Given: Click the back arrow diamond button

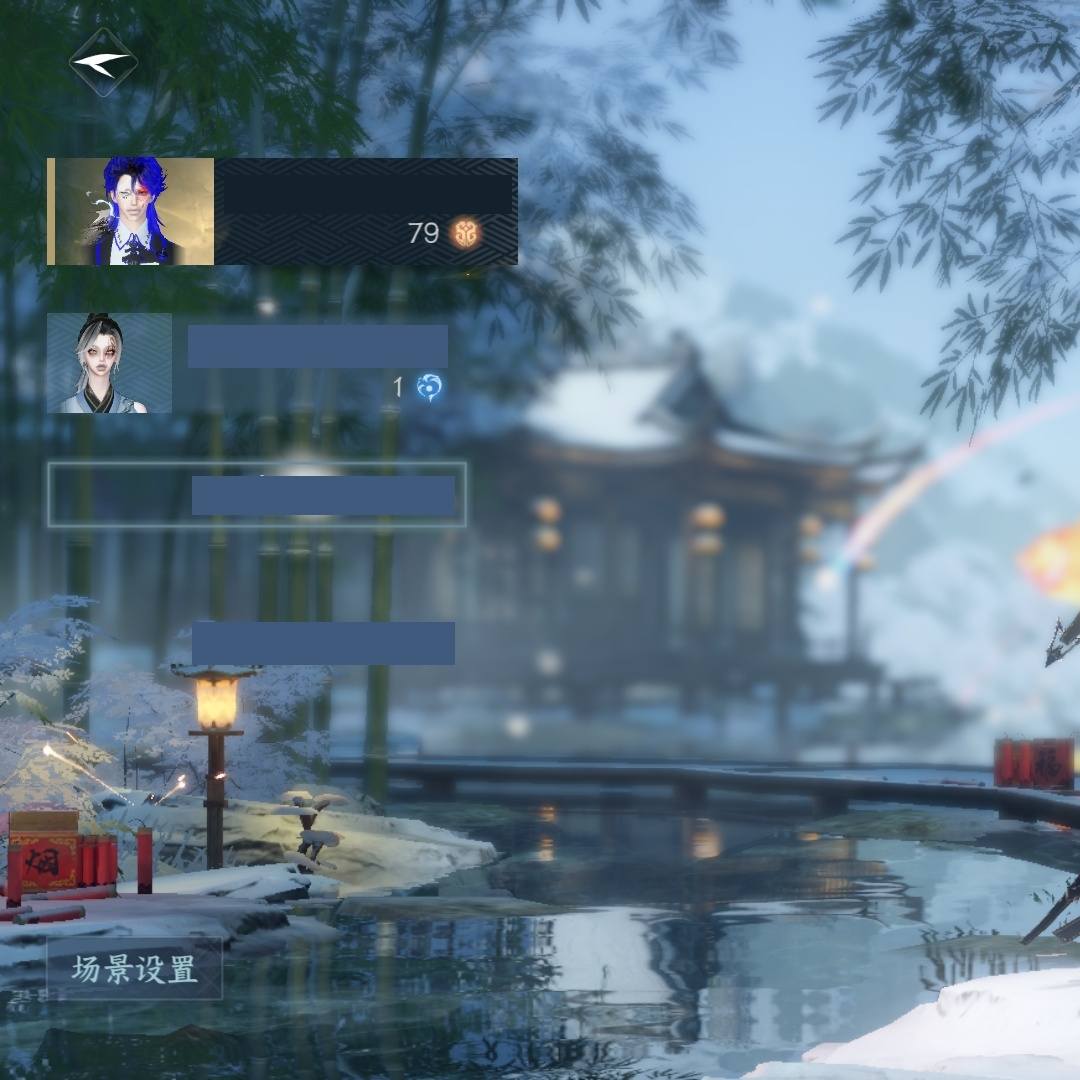Looking at the screenshot, I should coord(103,62).
